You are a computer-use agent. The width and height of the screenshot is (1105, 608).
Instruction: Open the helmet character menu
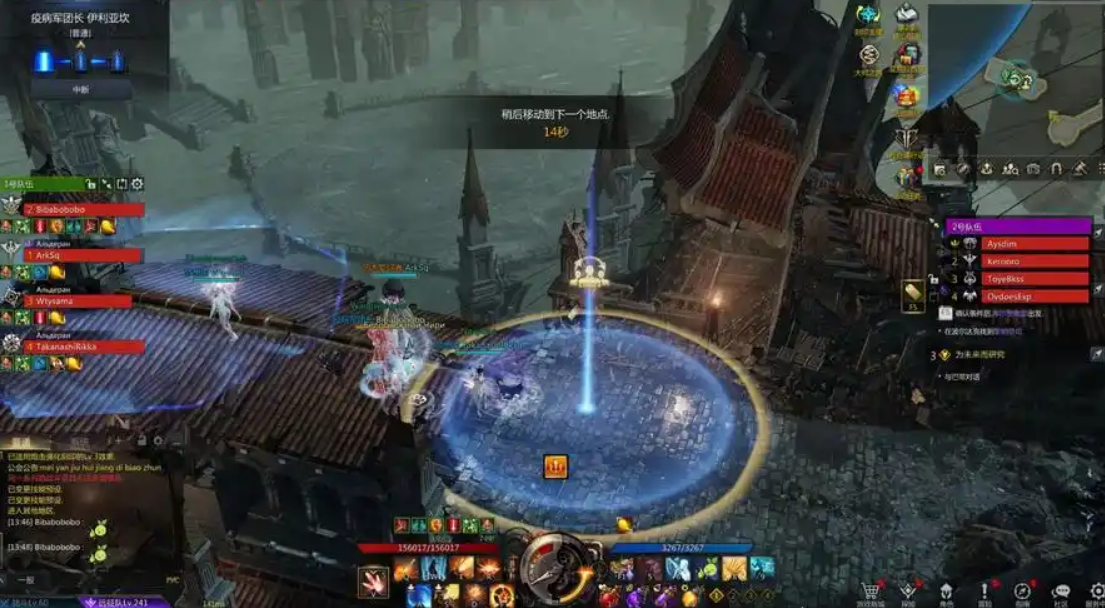[946, 592]
